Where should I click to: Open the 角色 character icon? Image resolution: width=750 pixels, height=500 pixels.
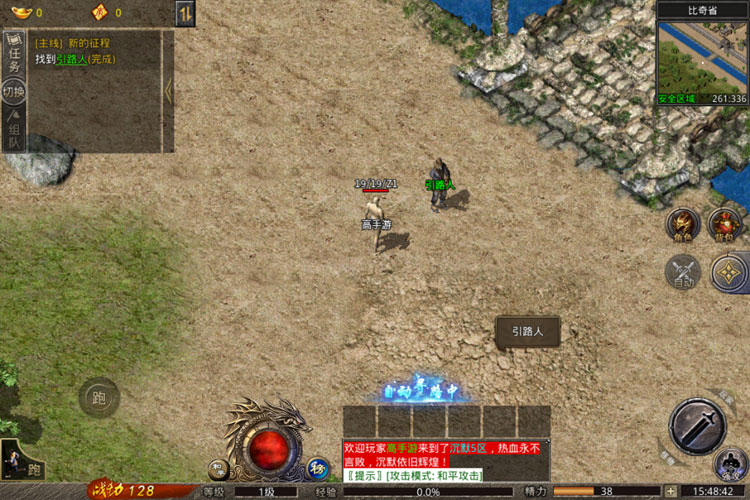point(683,225)
